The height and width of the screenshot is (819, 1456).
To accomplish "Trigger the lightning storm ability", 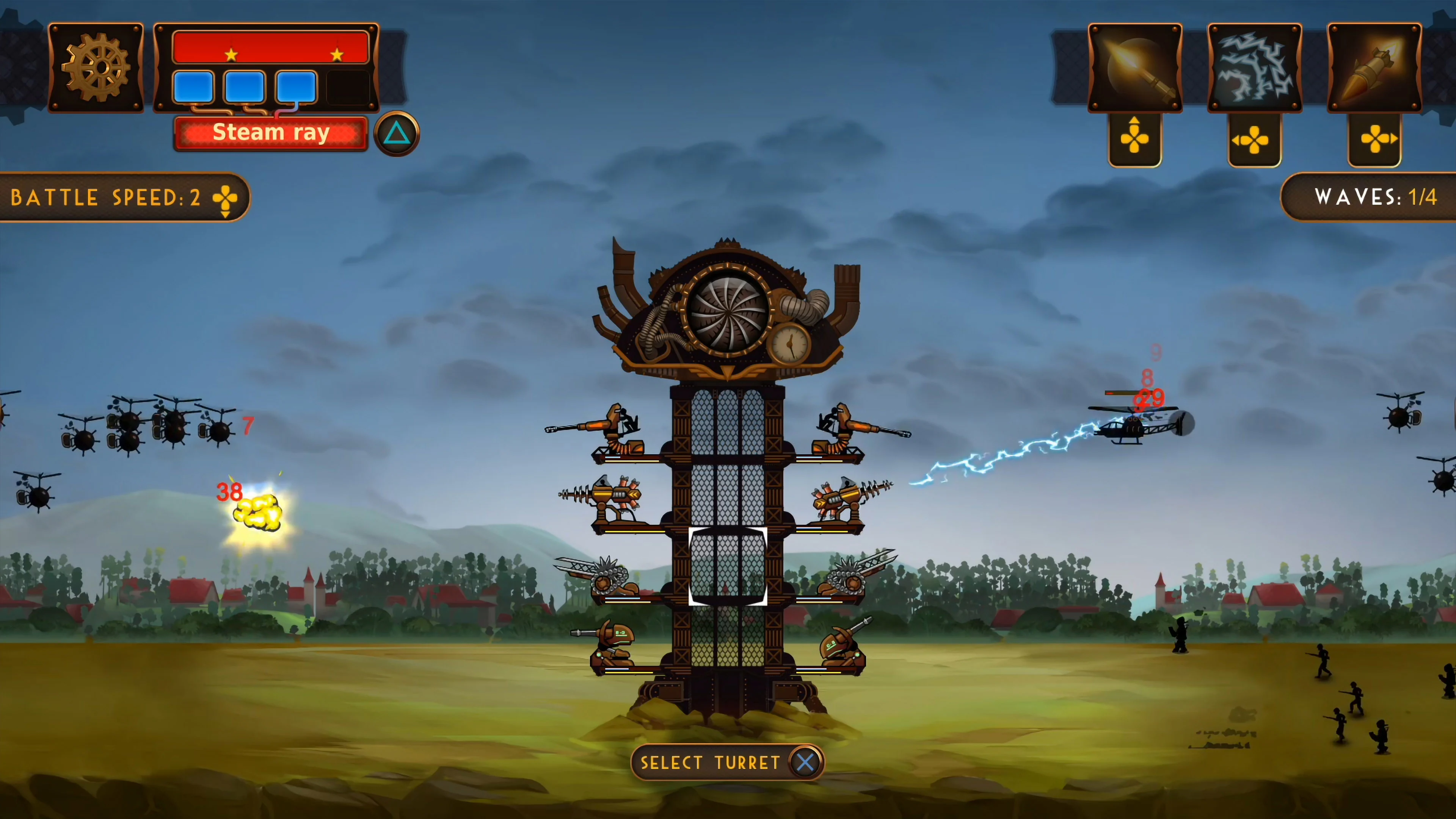I will [x=1255, y=67].
